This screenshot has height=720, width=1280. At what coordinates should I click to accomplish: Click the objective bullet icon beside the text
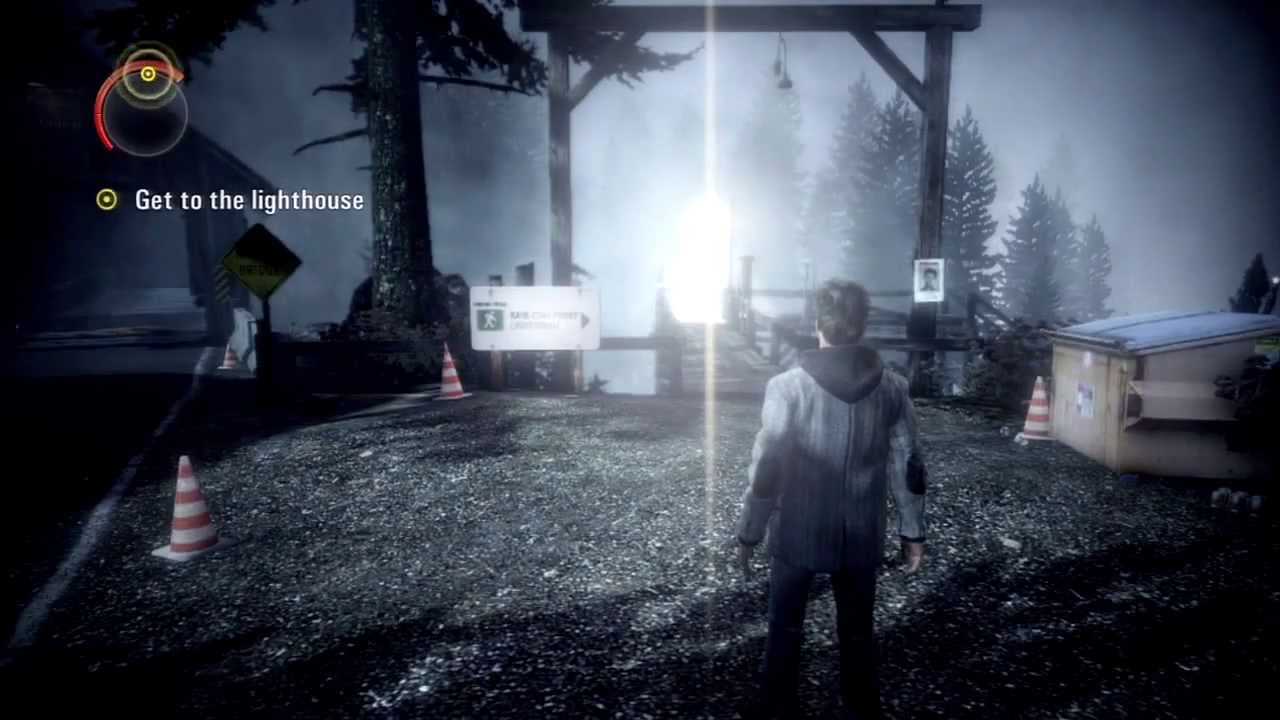click(106, 200)
